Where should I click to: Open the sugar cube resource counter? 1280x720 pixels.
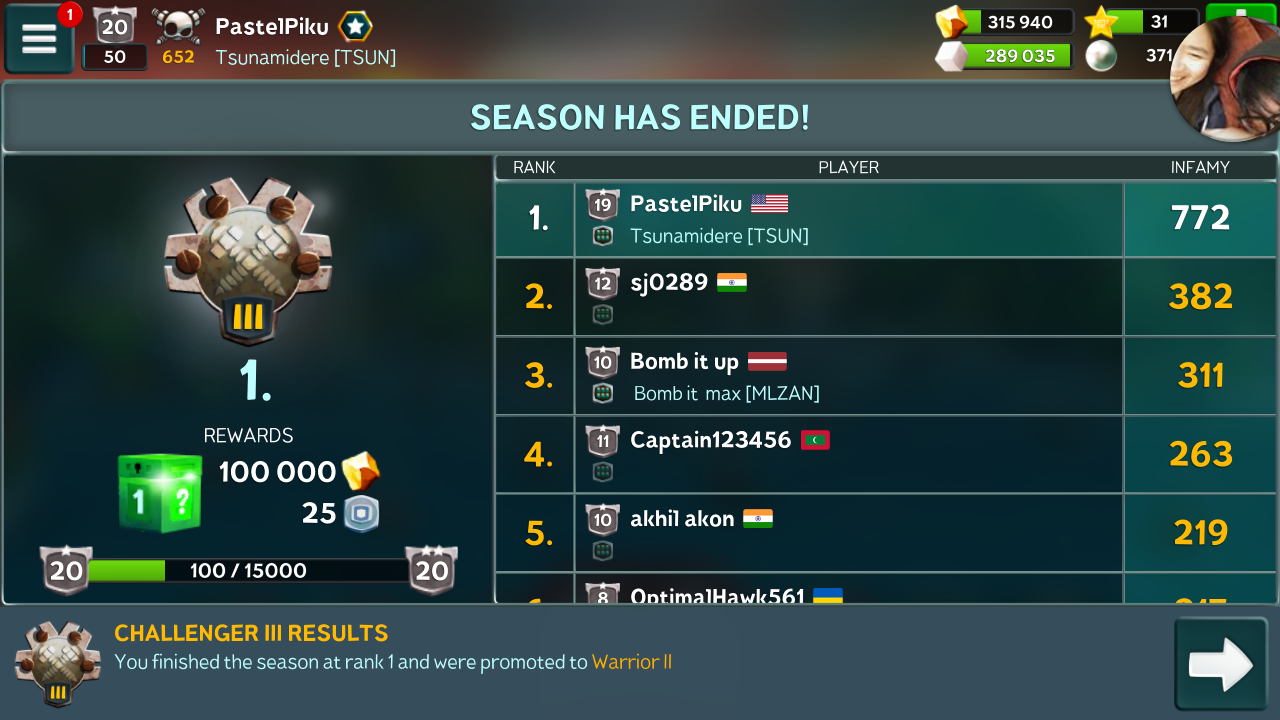pos(1005,56)
